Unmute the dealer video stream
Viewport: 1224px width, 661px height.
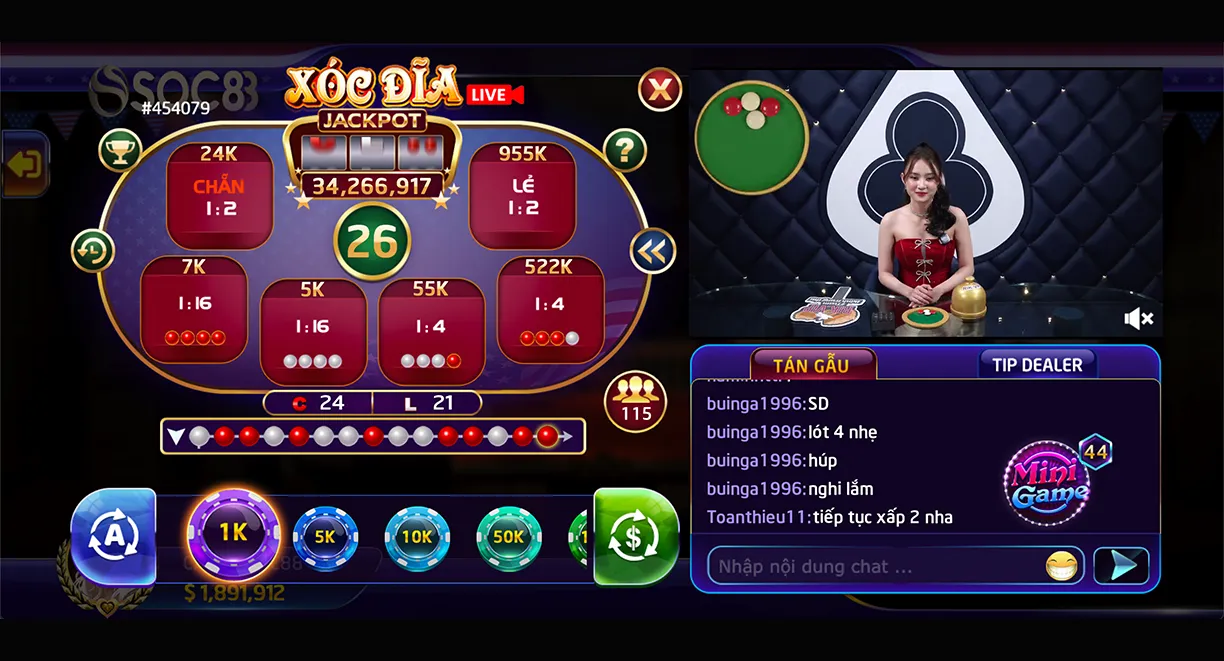1138,319
